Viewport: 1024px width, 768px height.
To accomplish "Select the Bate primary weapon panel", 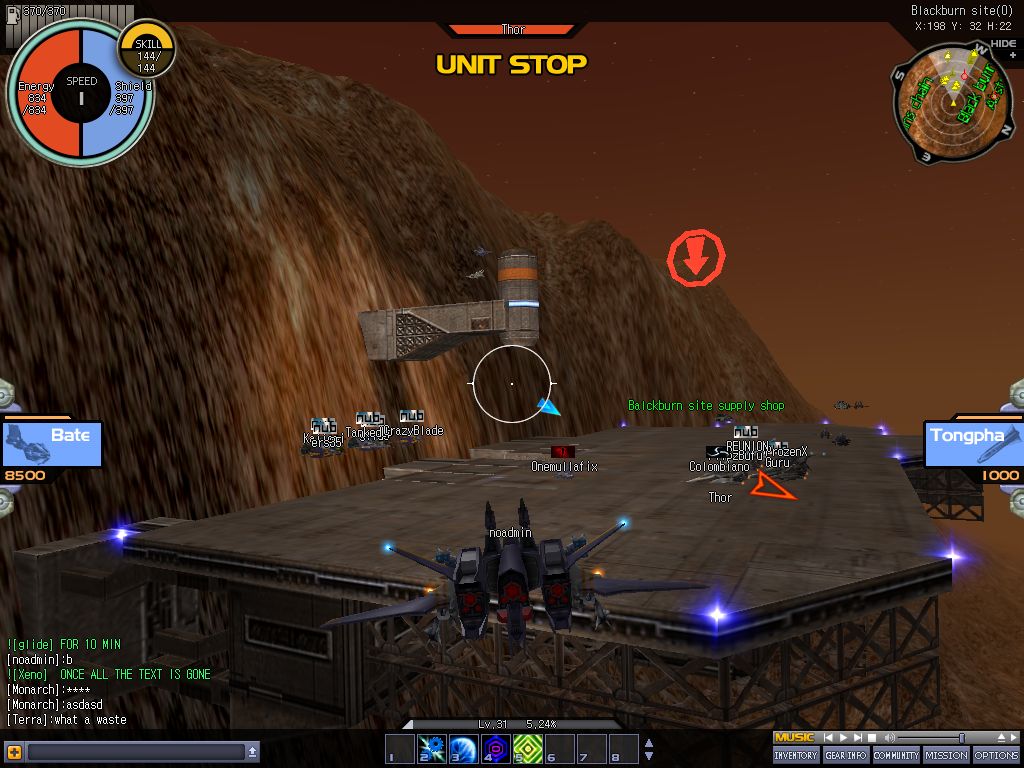I will pyautogui.click(x=52, y=445).
